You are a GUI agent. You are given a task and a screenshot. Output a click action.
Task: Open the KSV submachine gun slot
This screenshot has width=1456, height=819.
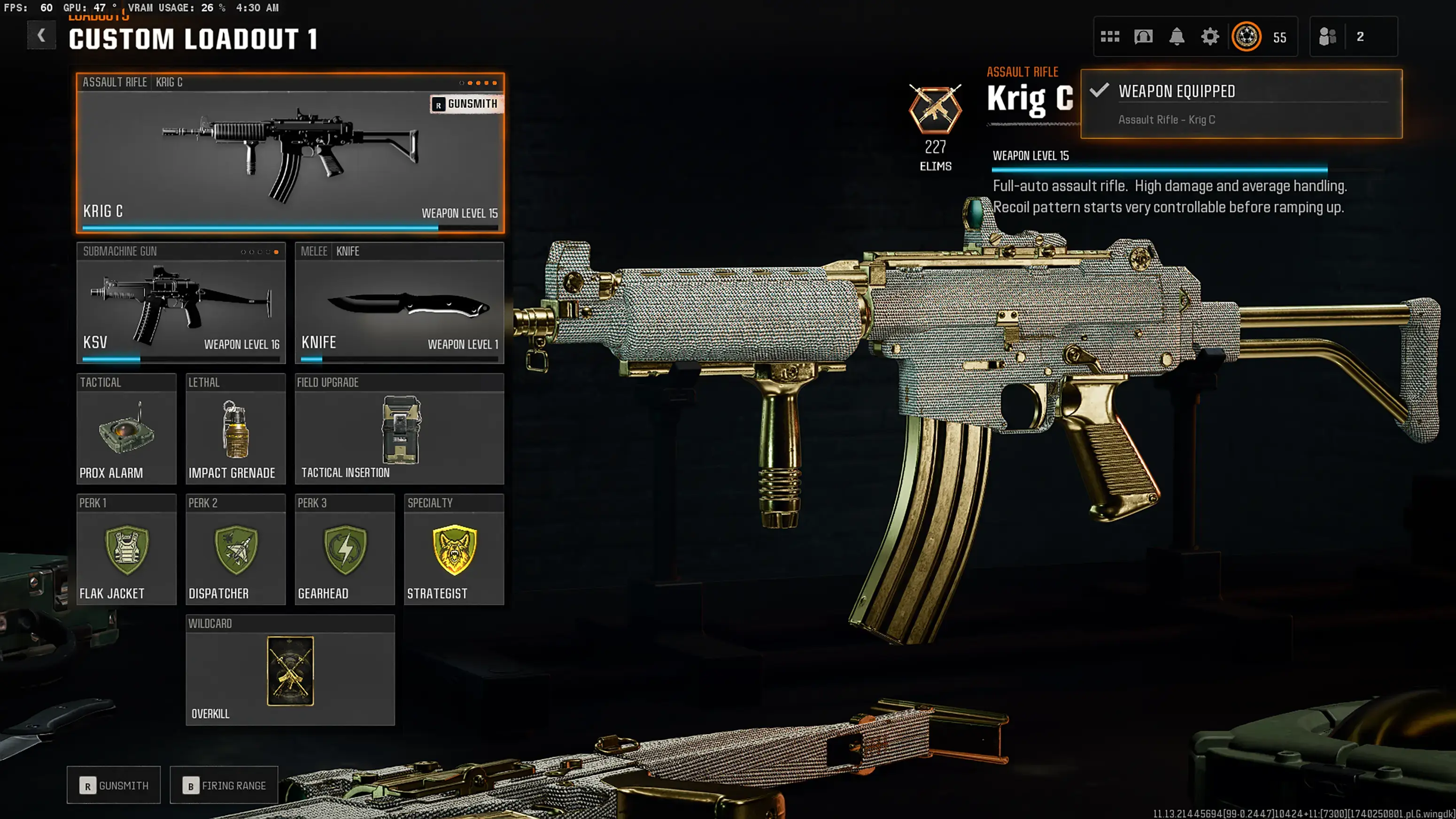pos(180,305)
